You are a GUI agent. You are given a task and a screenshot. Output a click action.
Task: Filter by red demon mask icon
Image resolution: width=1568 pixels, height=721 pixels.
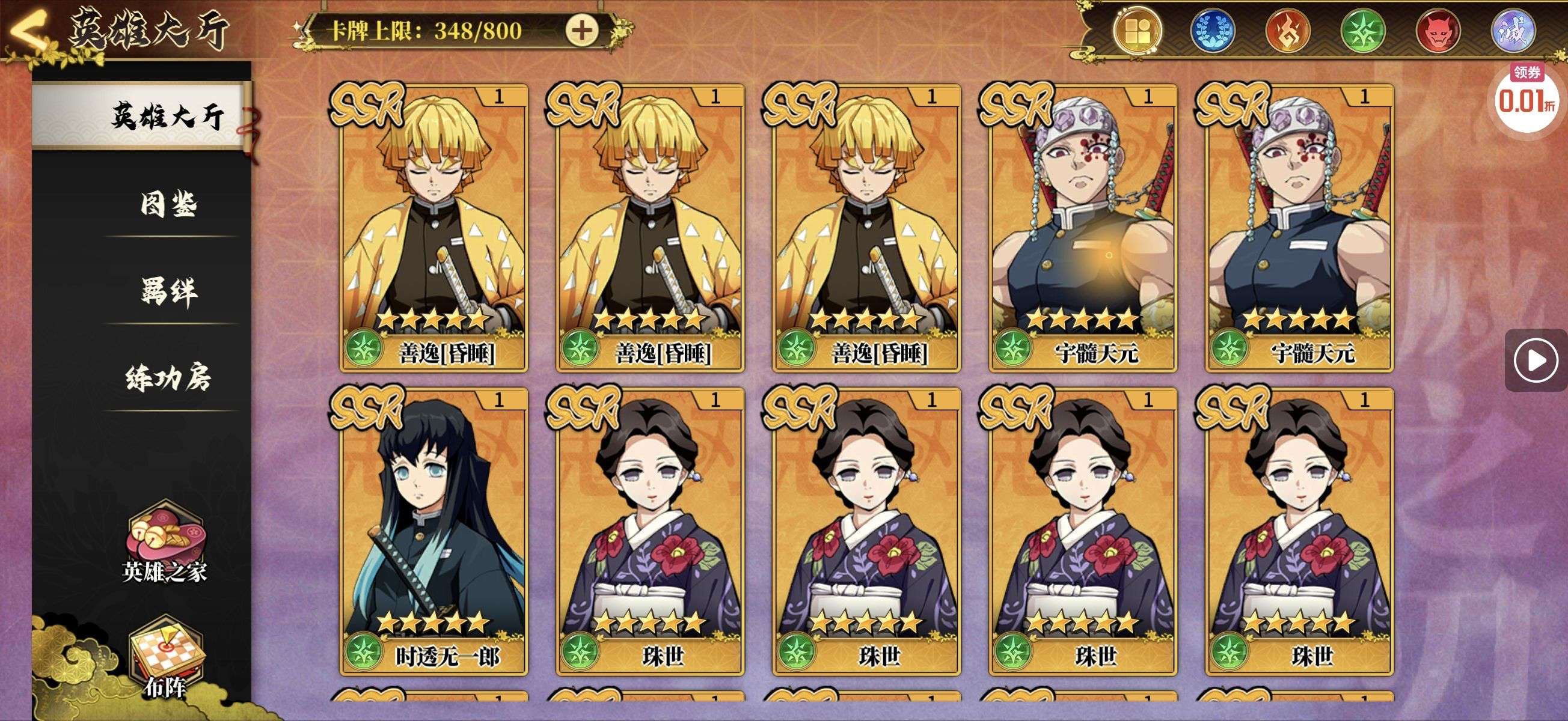tap(1438, 31)
